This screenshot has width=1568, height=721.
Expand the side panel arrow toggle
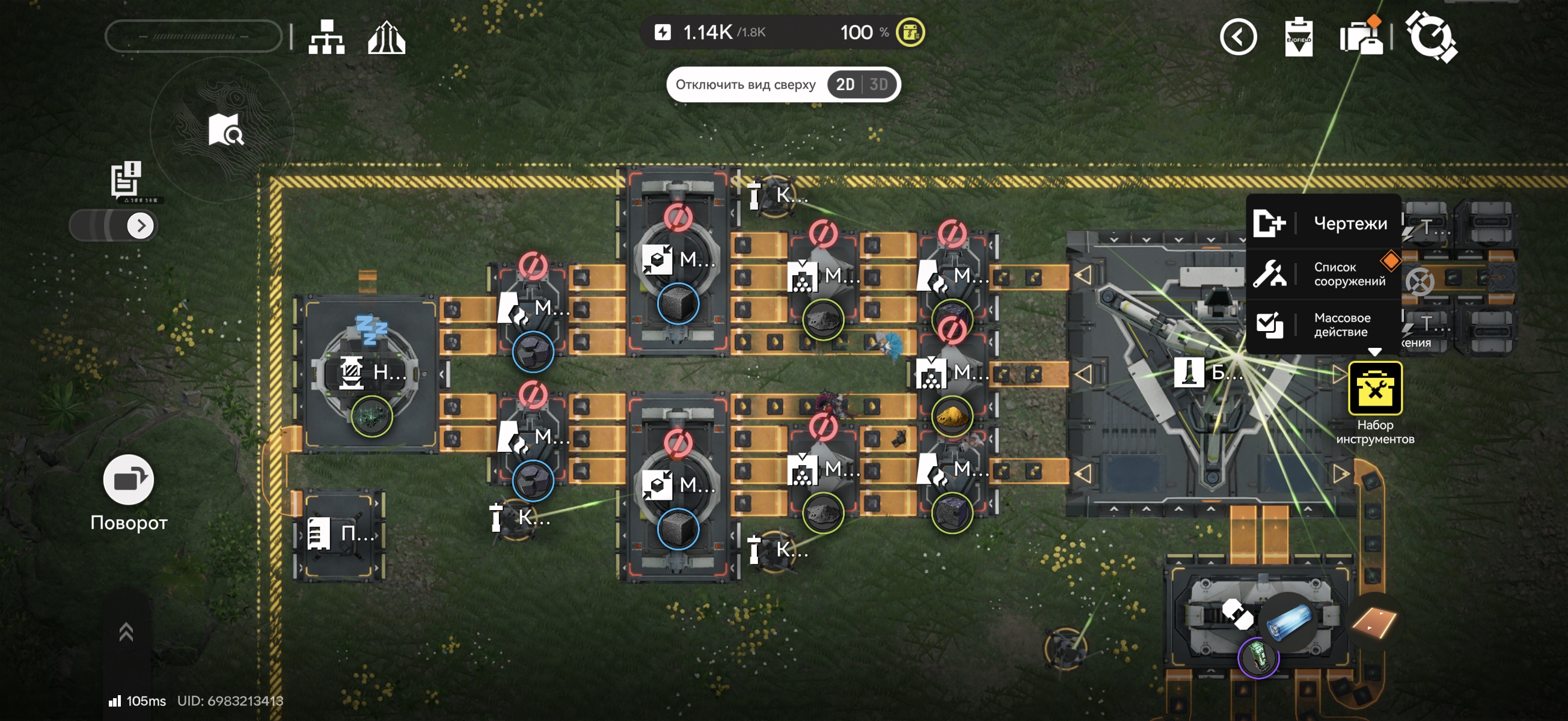pos(141,226)
